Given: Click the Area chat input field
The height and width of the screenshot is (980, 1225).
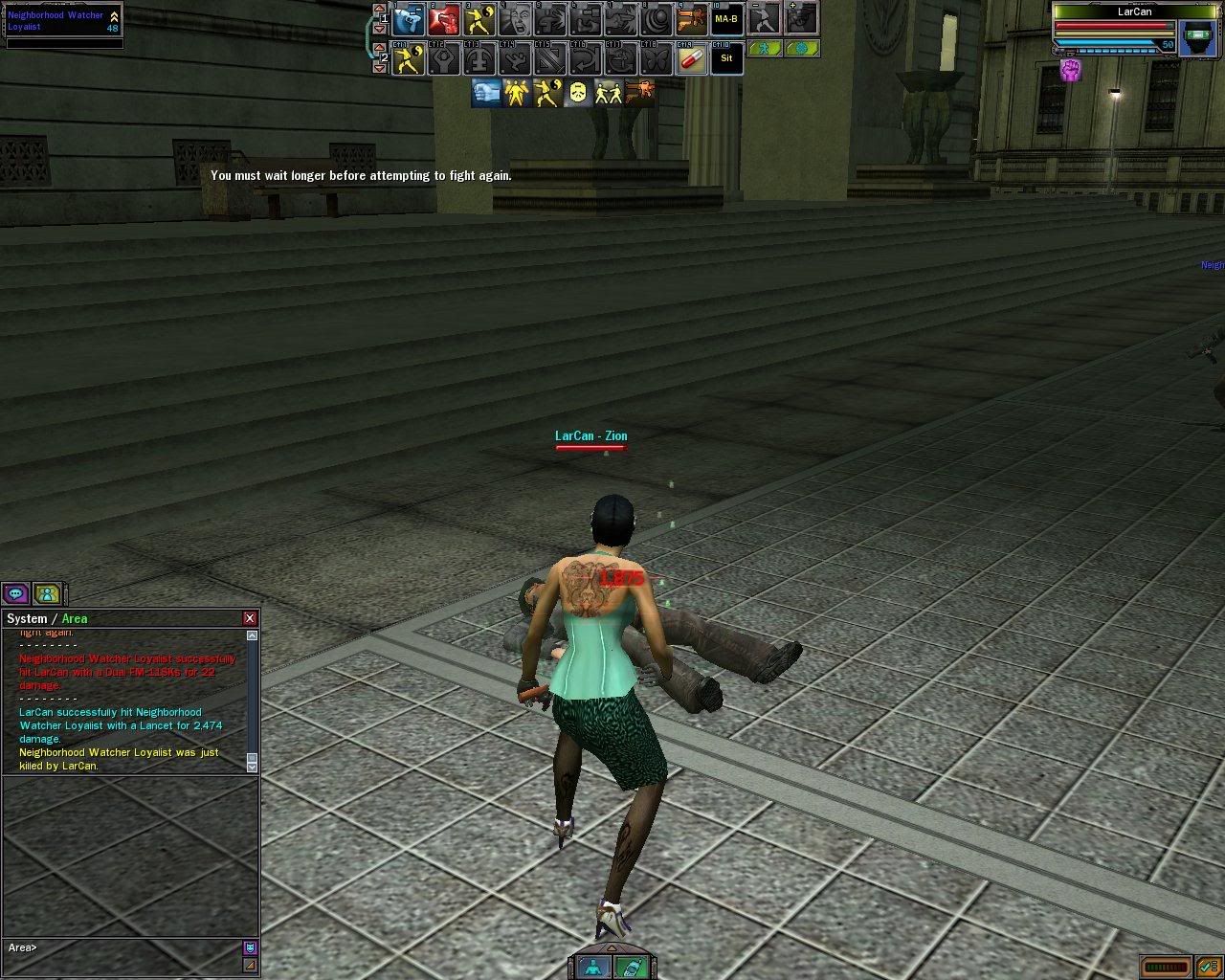Looking at the screenshot, I should coord(124,947).
